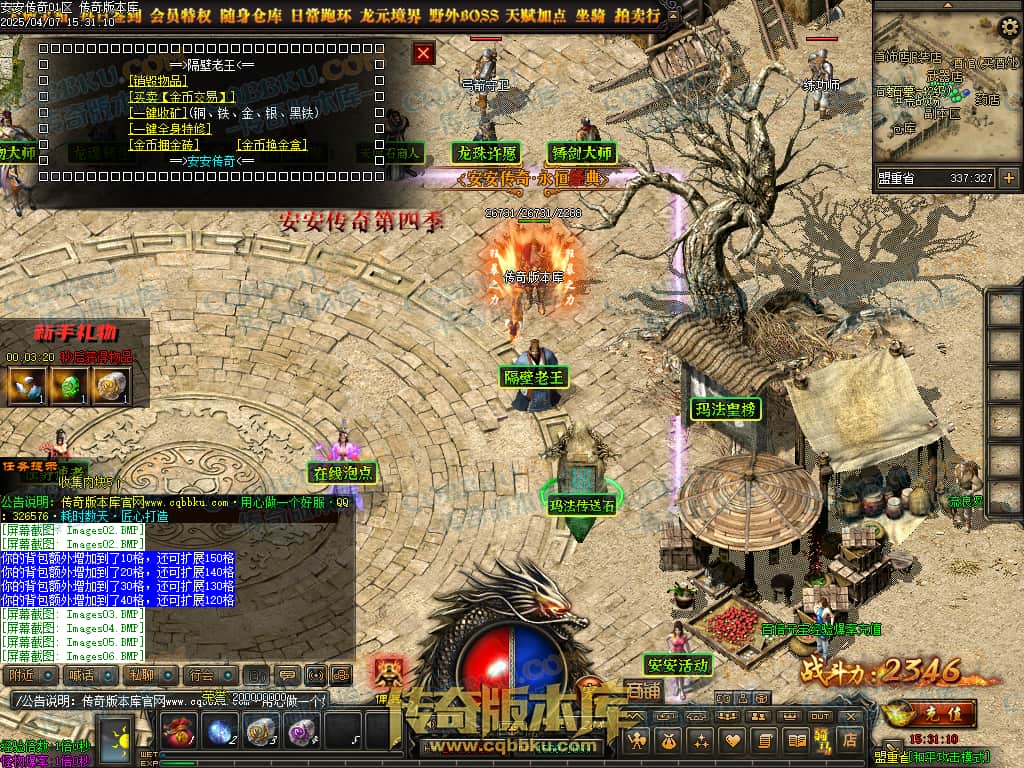Open the 店 shop icon button

[850, 740]
